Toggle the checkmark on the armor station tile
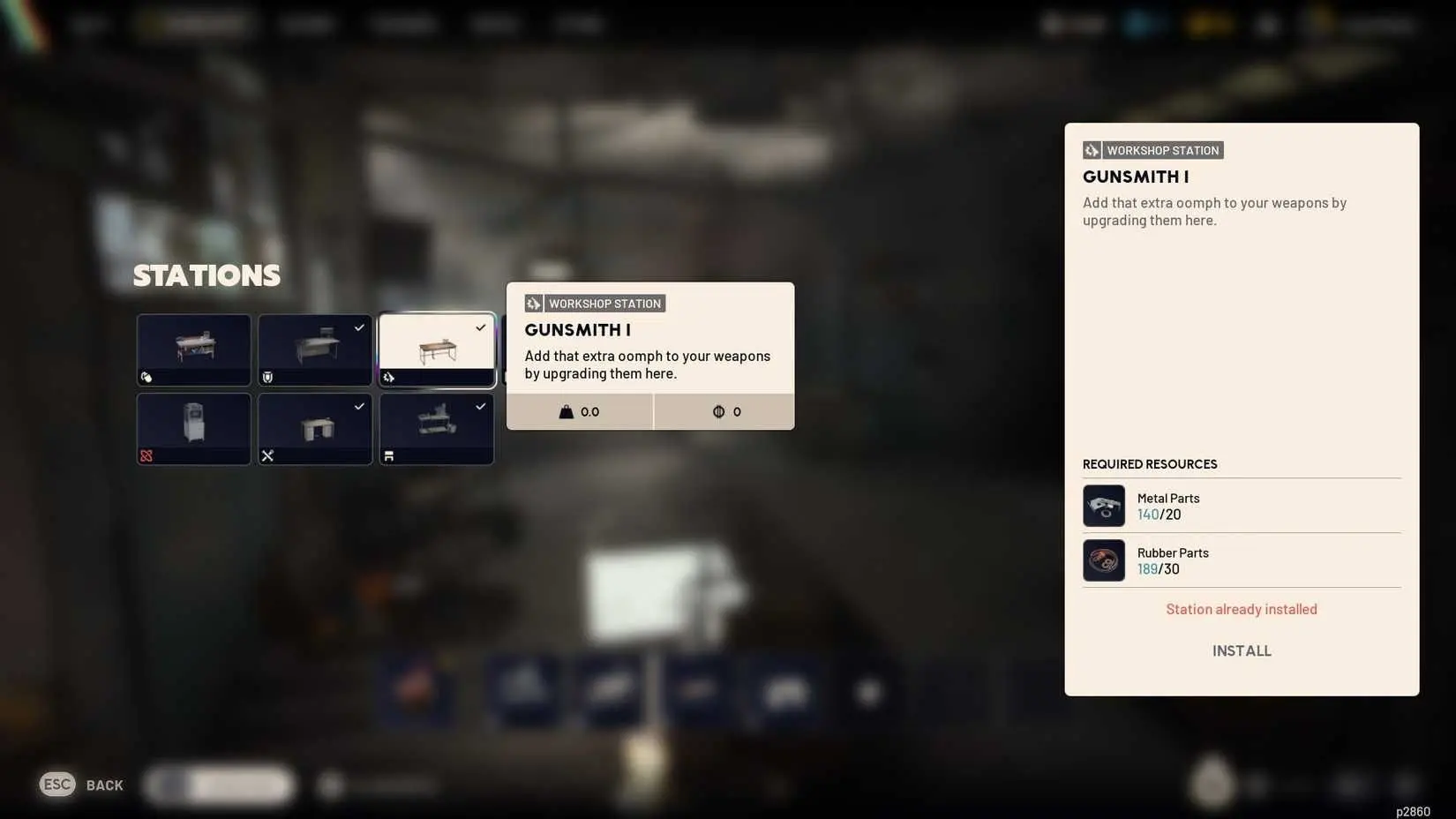Viewport: 1456px width, 819px height. coord(358,327)
